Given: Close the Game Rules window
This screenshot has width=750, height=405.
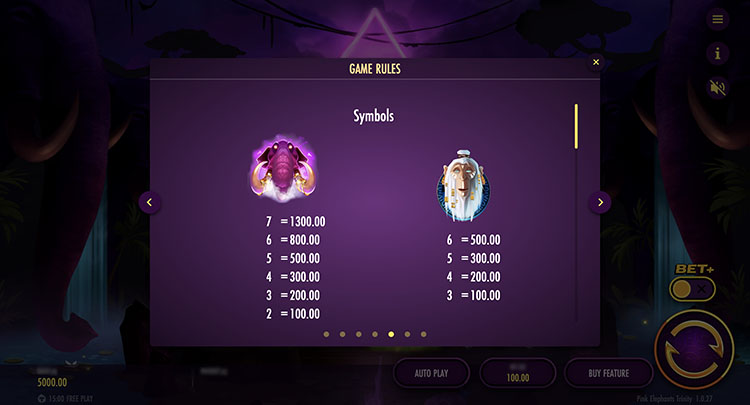Looking at the screenshot, I should [x=596, y=62].
